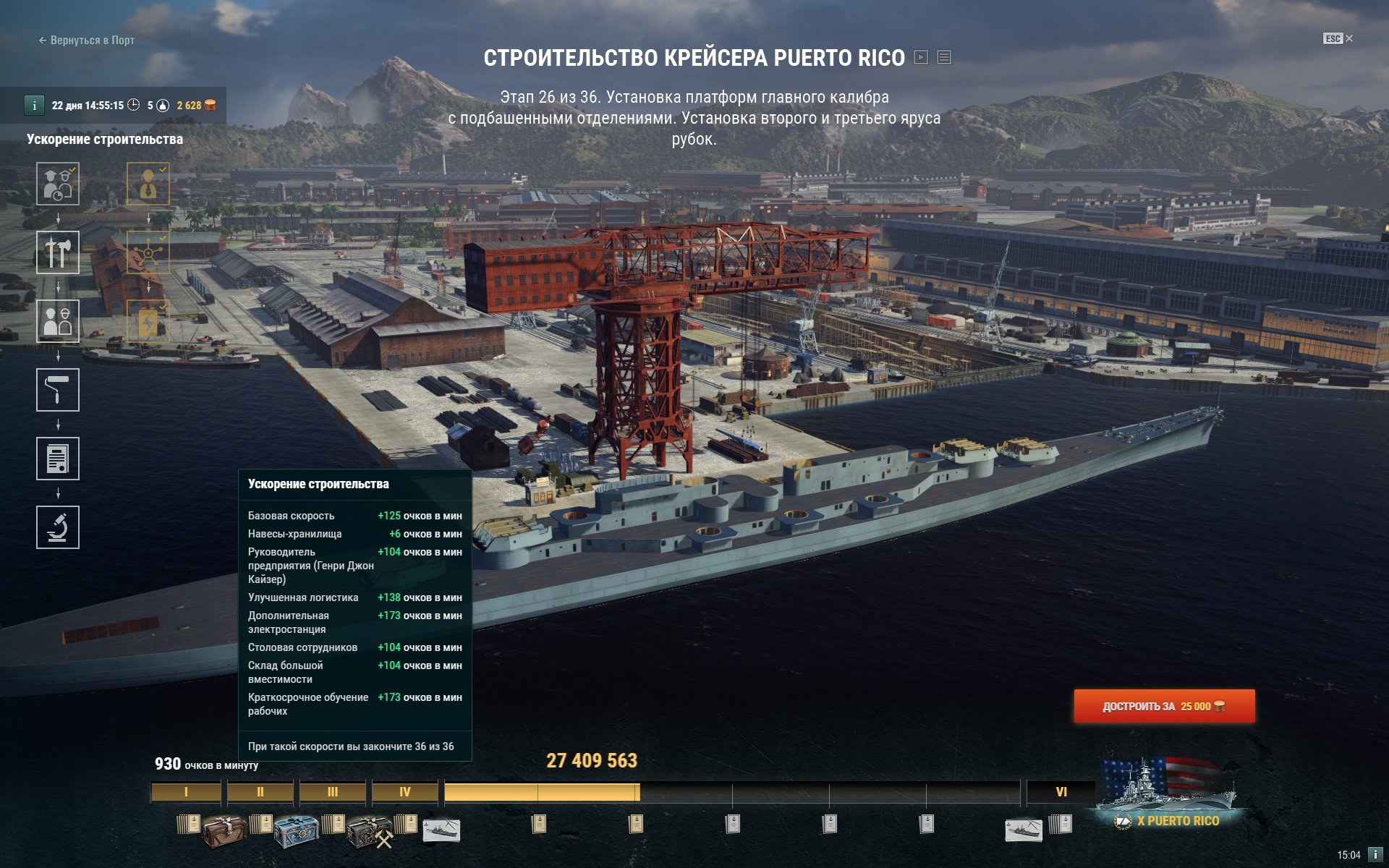Select the gold power station boost

tap(148, 321)
